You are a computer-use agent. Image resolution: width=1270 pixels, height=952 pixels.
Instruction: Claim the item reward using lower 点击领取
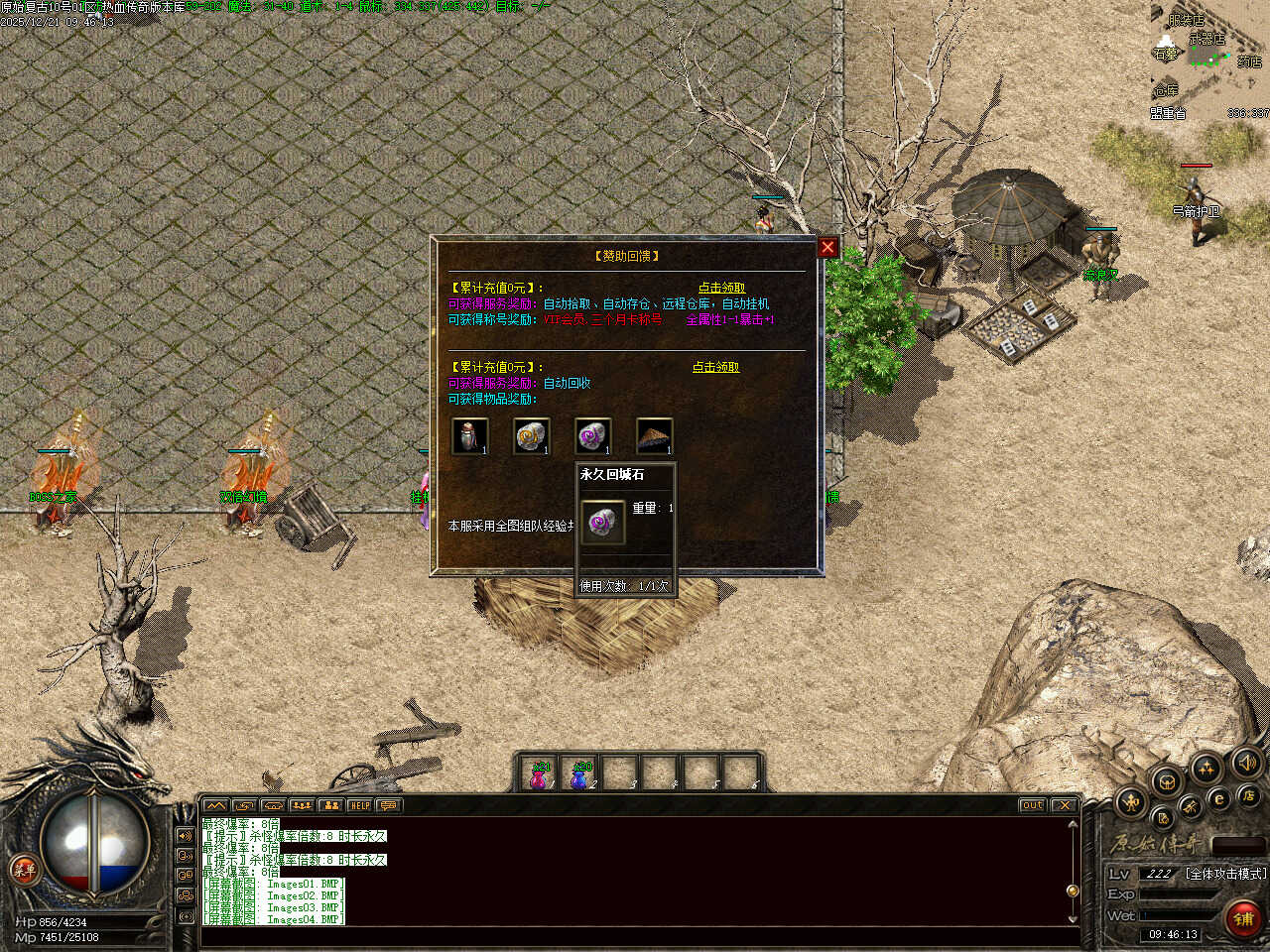(715, 367)
